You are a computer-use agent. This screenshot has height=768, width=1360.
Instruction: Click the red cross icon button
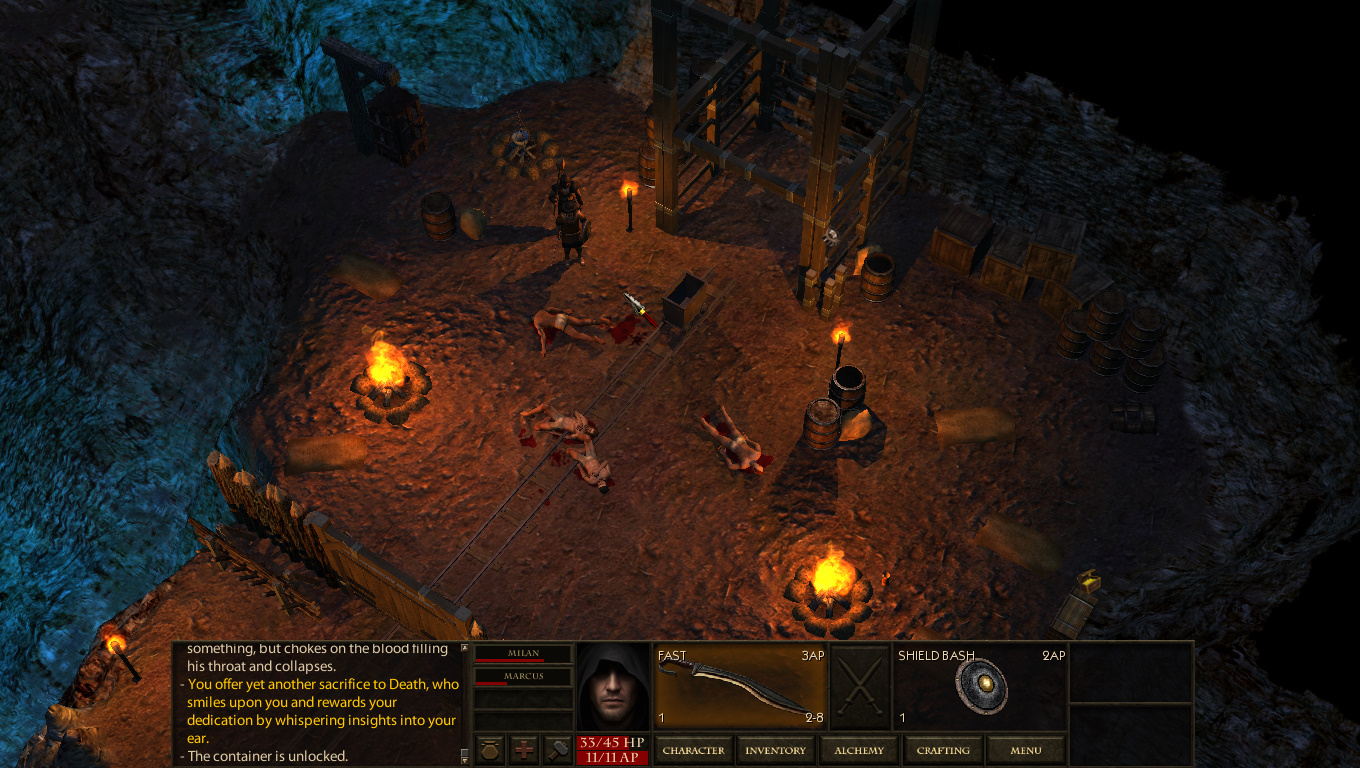pos(524,750)
